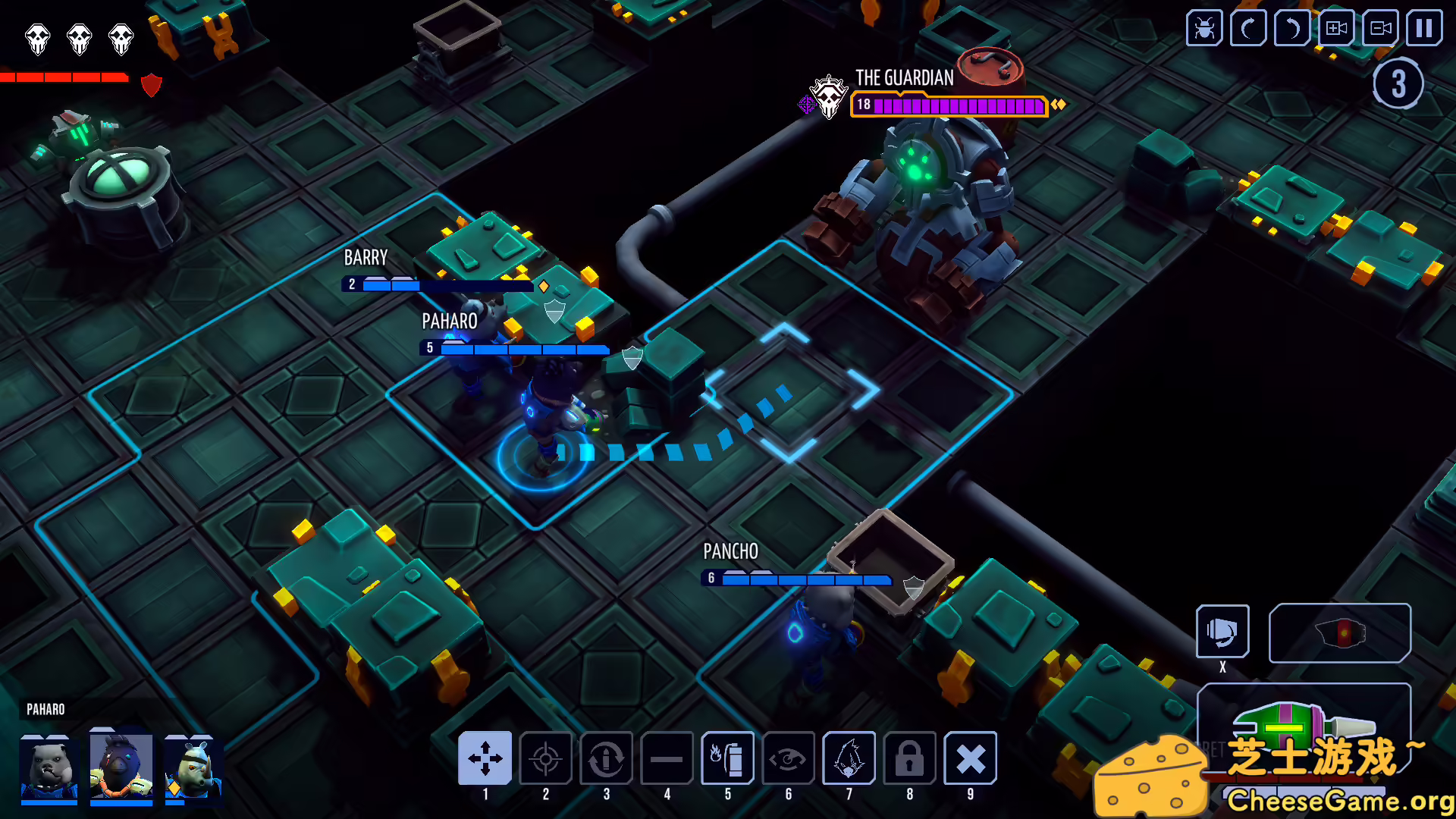Image resolution: width=1456 pixels, height=819 pixels.
Task: Rotate the camera clockwise
Action: point(1247,29)
